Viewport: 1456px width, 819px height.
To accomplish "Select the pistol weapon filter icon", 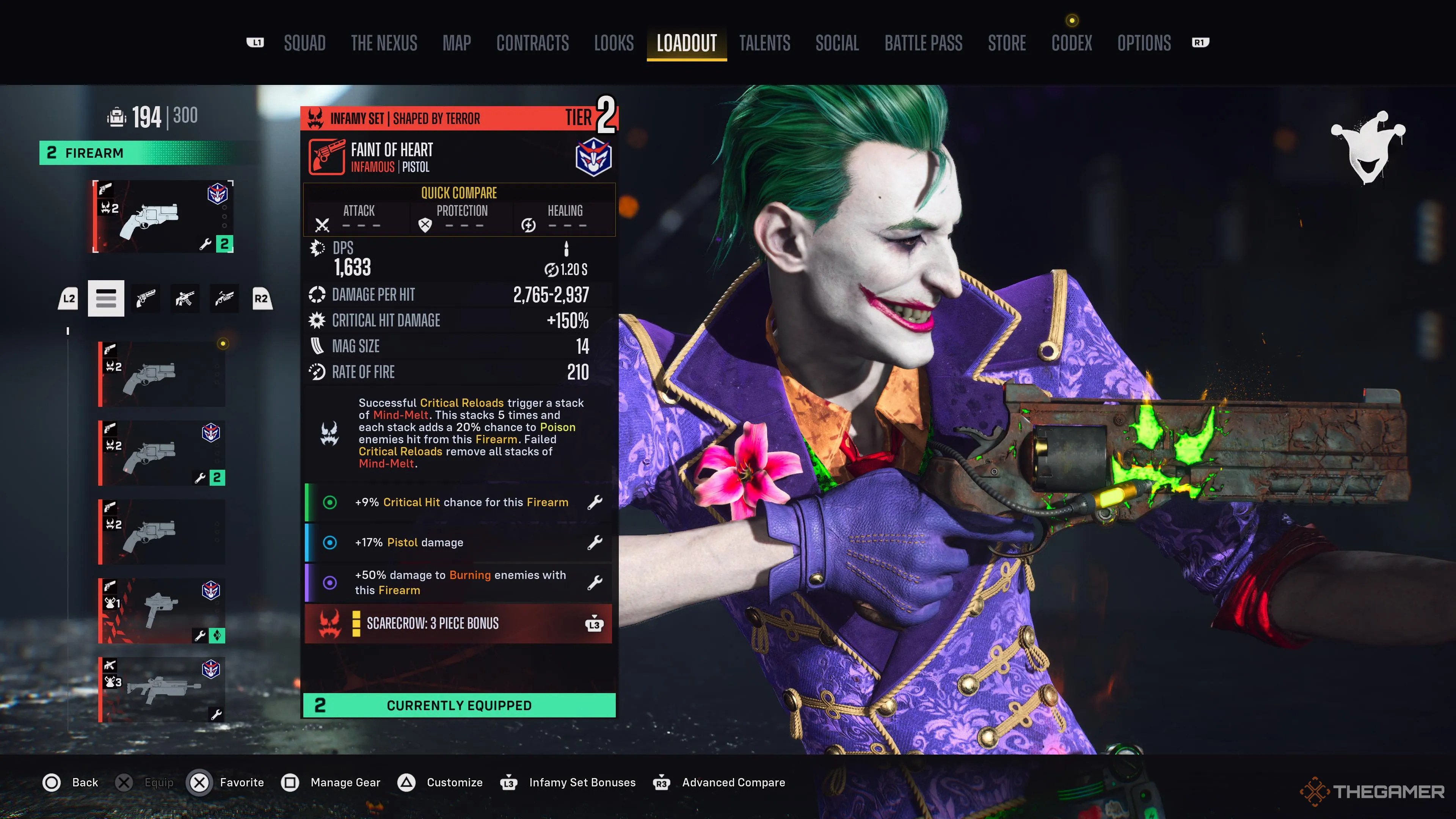I will [x=145, y=298].
